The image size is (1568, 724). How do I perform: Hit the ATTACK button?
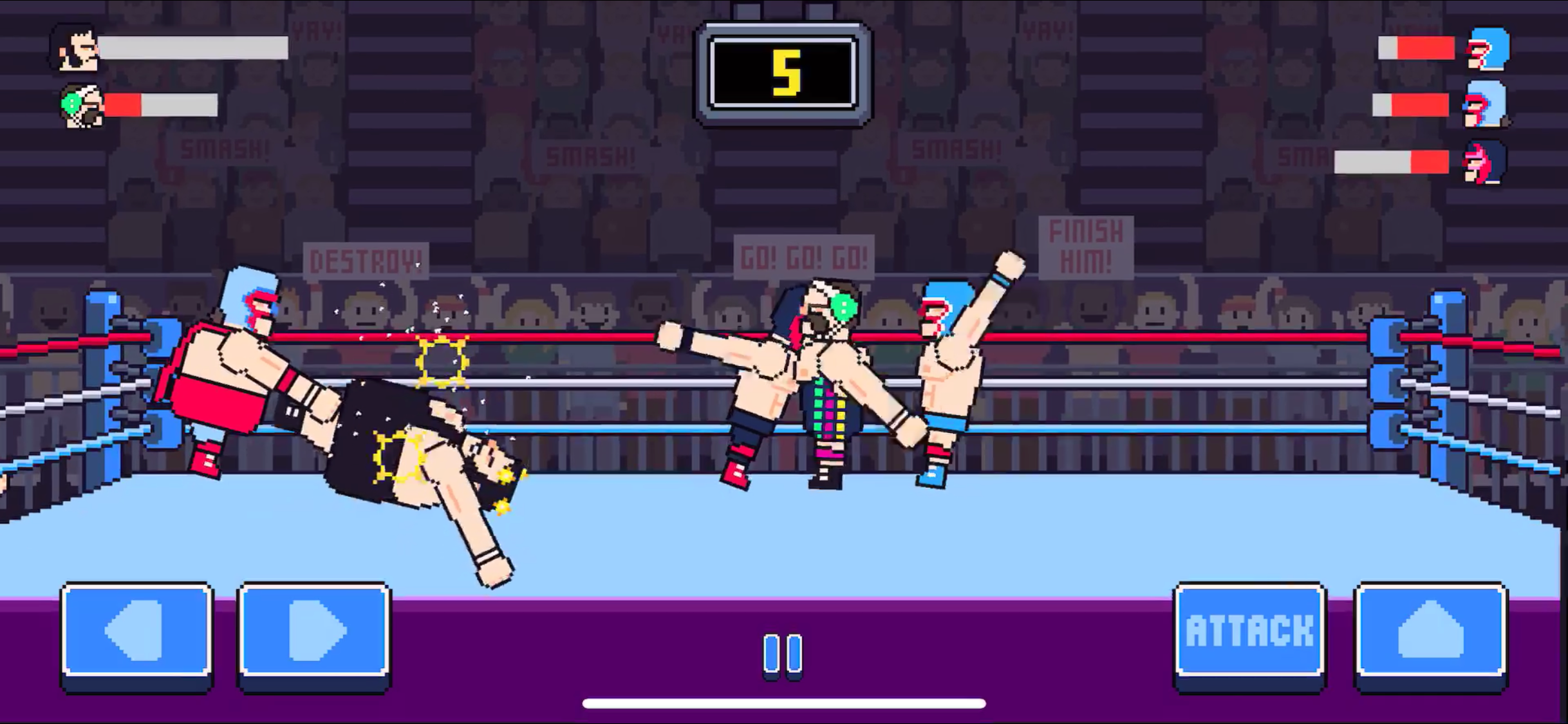(1249, 631)
